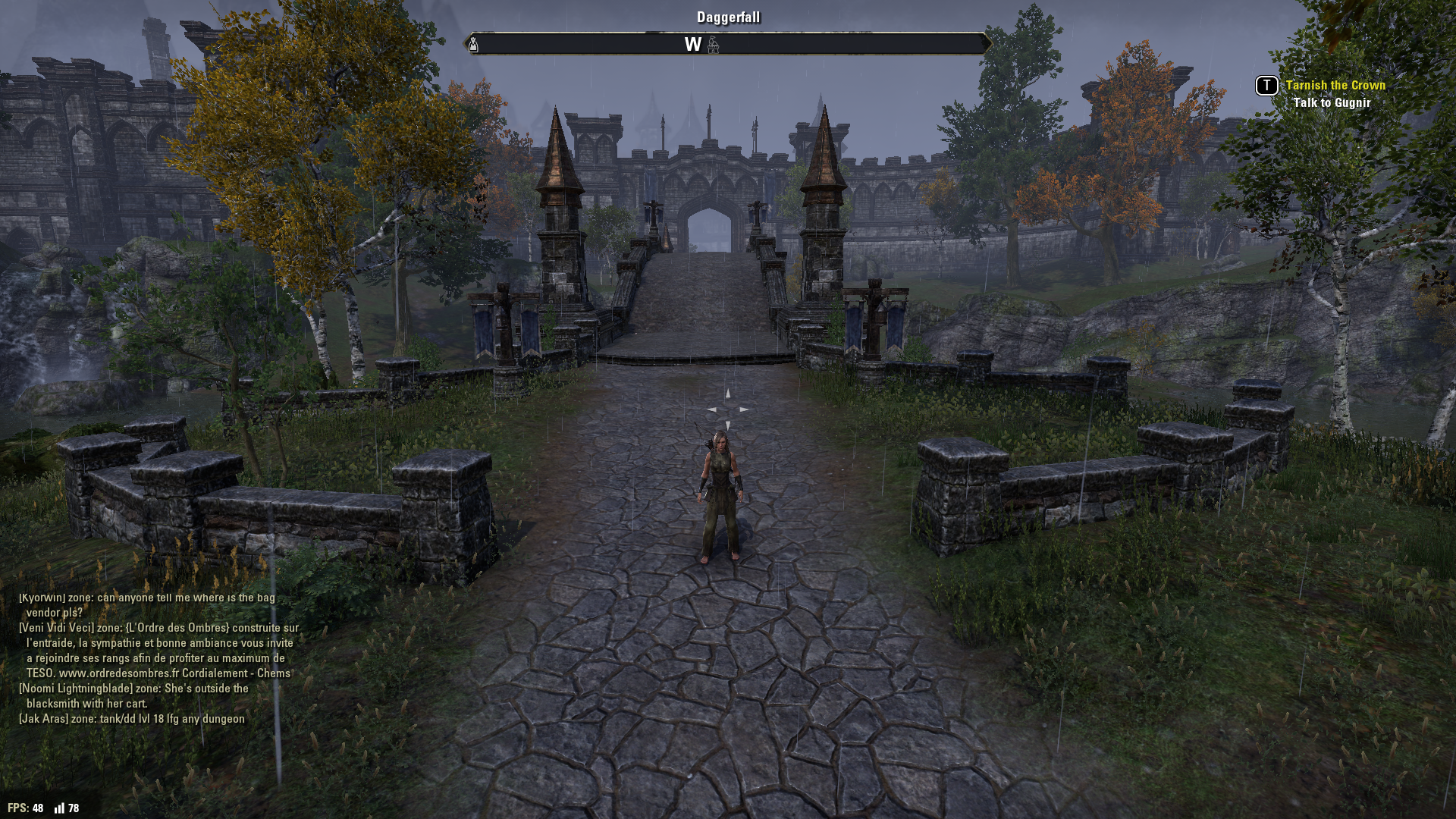1456x819 pixels.
Task: Click the Talk to Gugnir objective
Action: (1332, 103)
